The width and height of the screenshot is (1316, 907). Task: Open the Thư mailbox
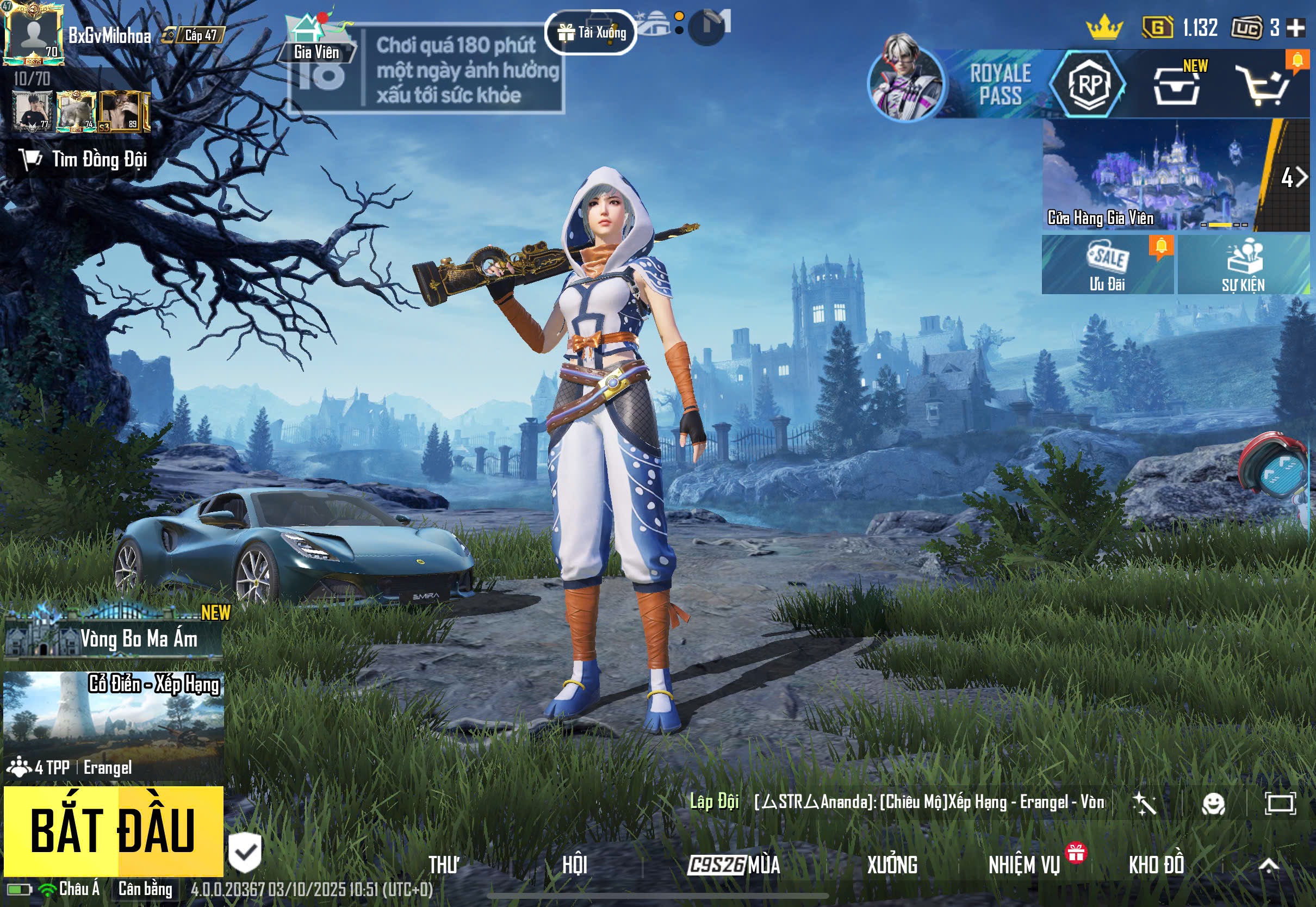pos(444,865)
